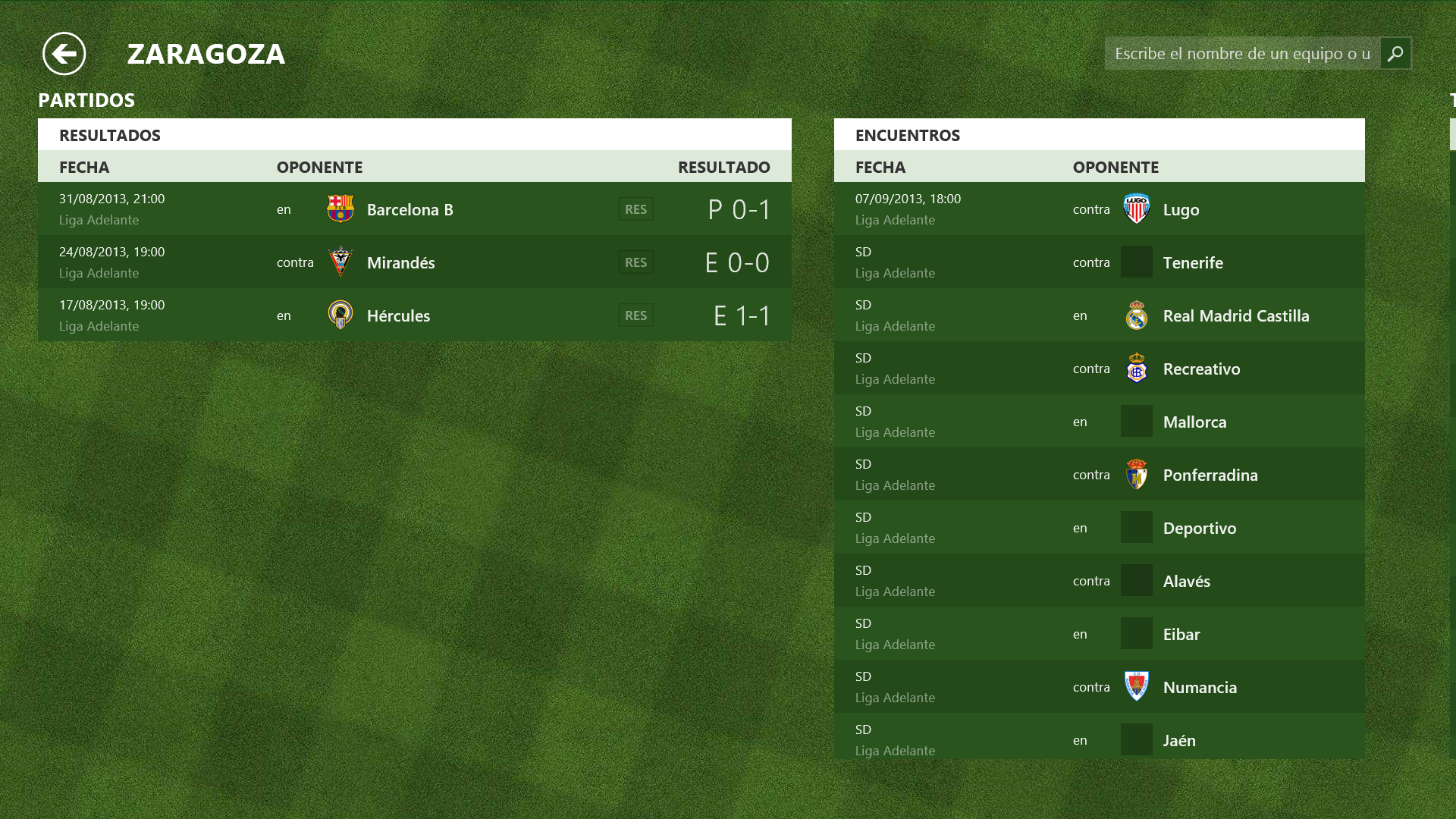Click the RES button for Barcelona B
The image size is (1456, 819).
click(x=635, y=209)
